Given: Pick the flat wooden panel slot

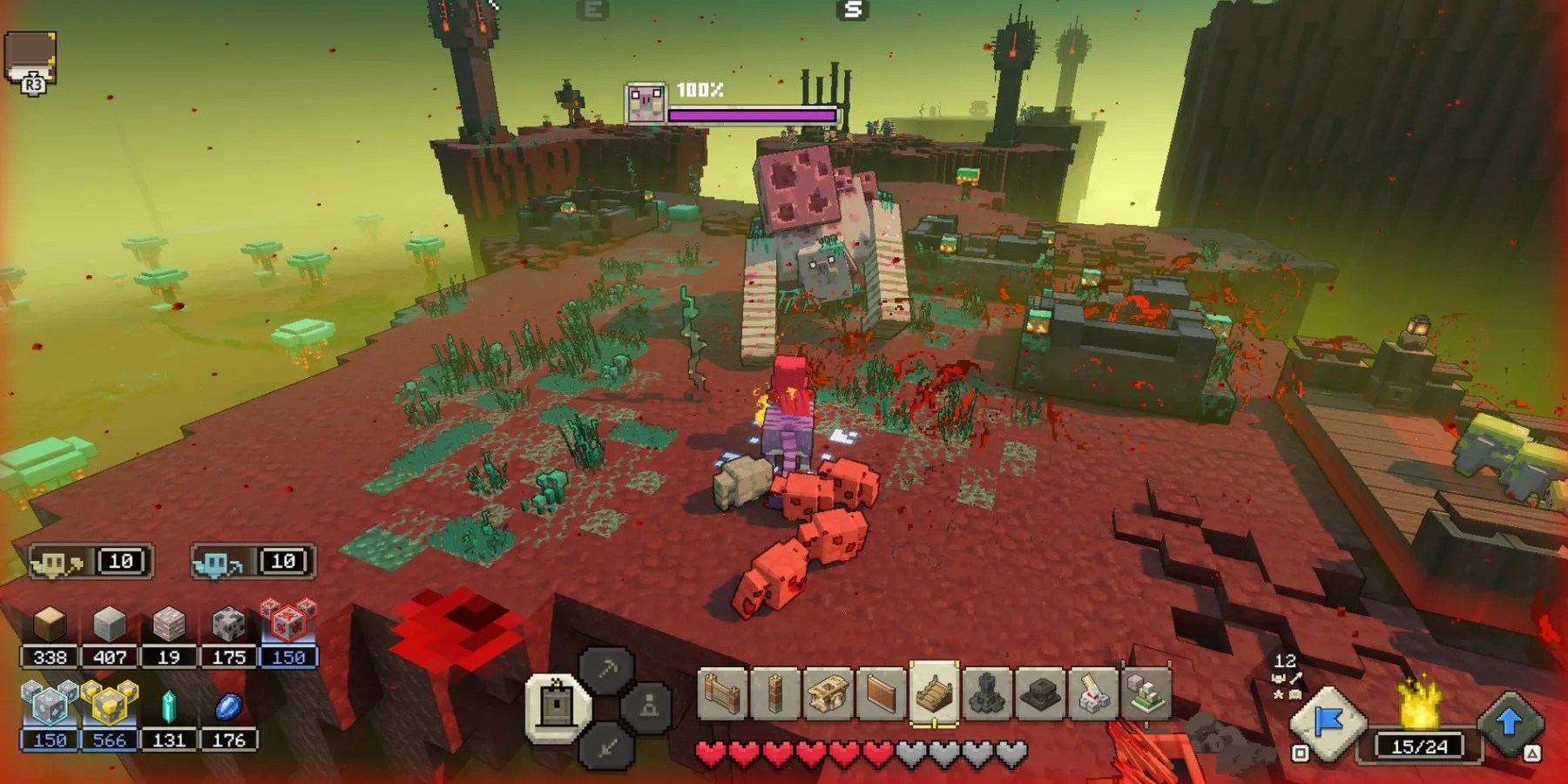Looking at the screenshot, I should pyautogui.click(x=881, y=694).
